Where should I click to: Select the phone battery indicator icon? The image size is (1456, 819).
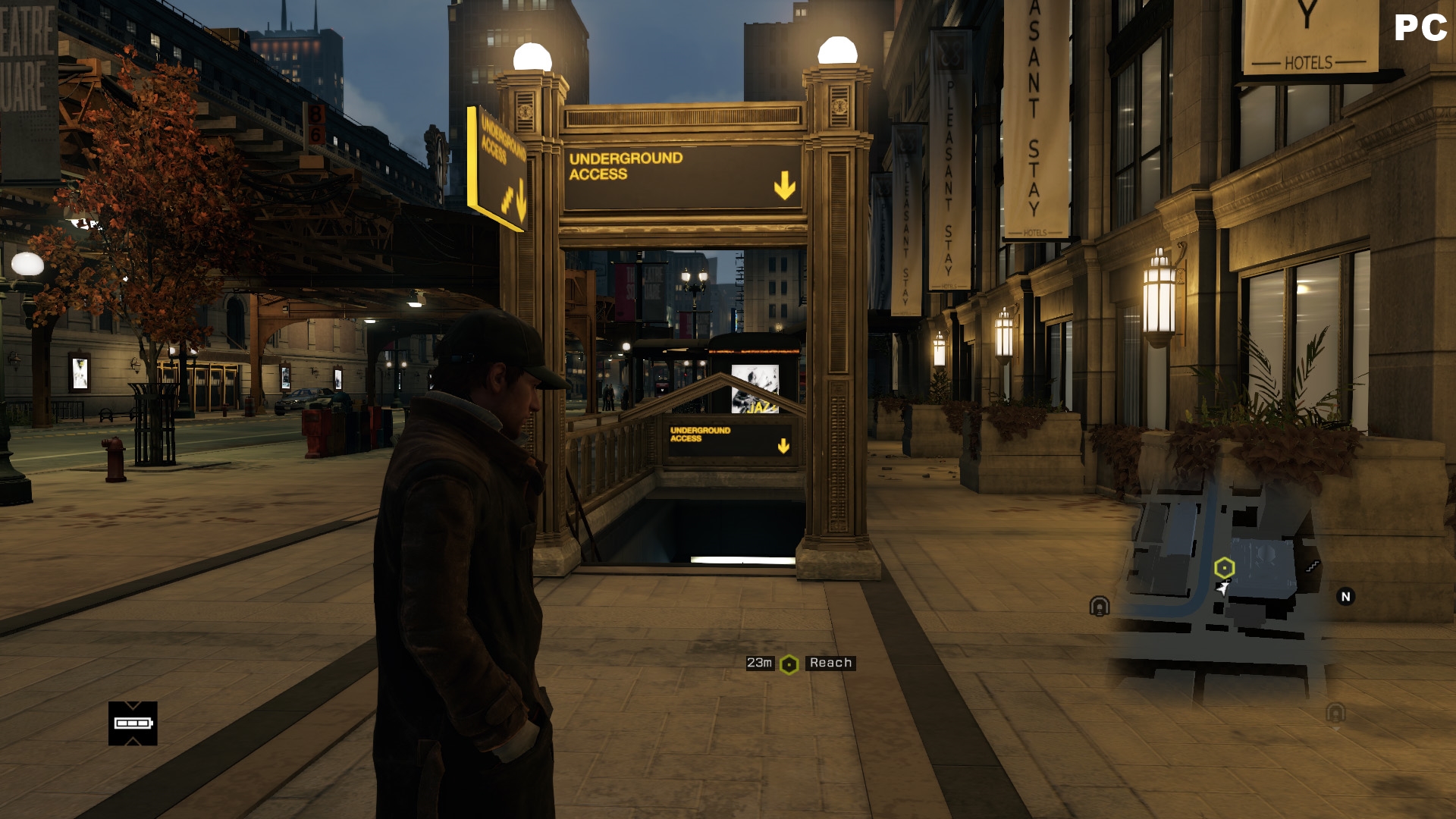(133, 723)
